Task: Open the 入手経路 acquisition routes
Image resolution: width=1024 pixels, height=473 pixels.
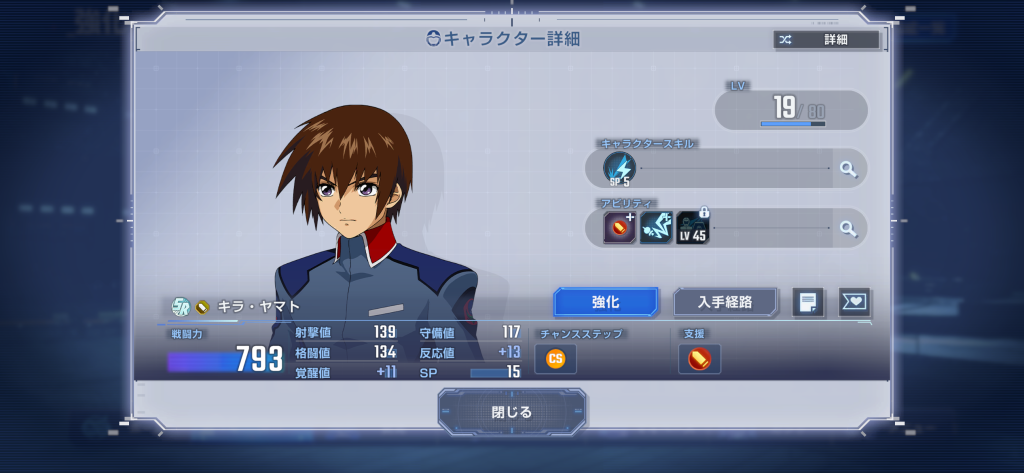Action: coord(726,301)
